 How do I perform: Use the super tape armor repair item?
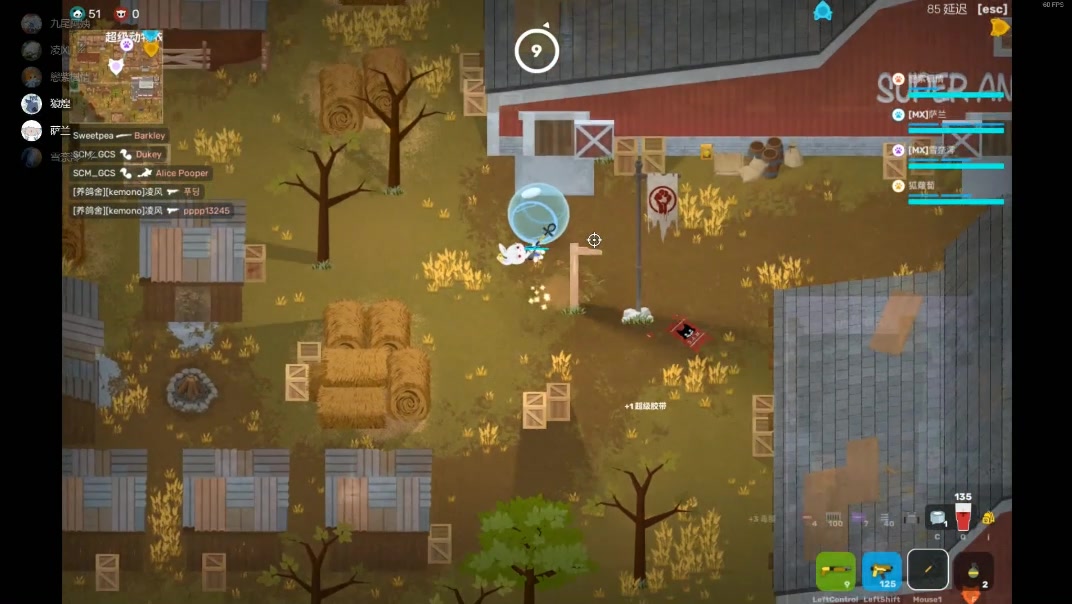(937, 516)
